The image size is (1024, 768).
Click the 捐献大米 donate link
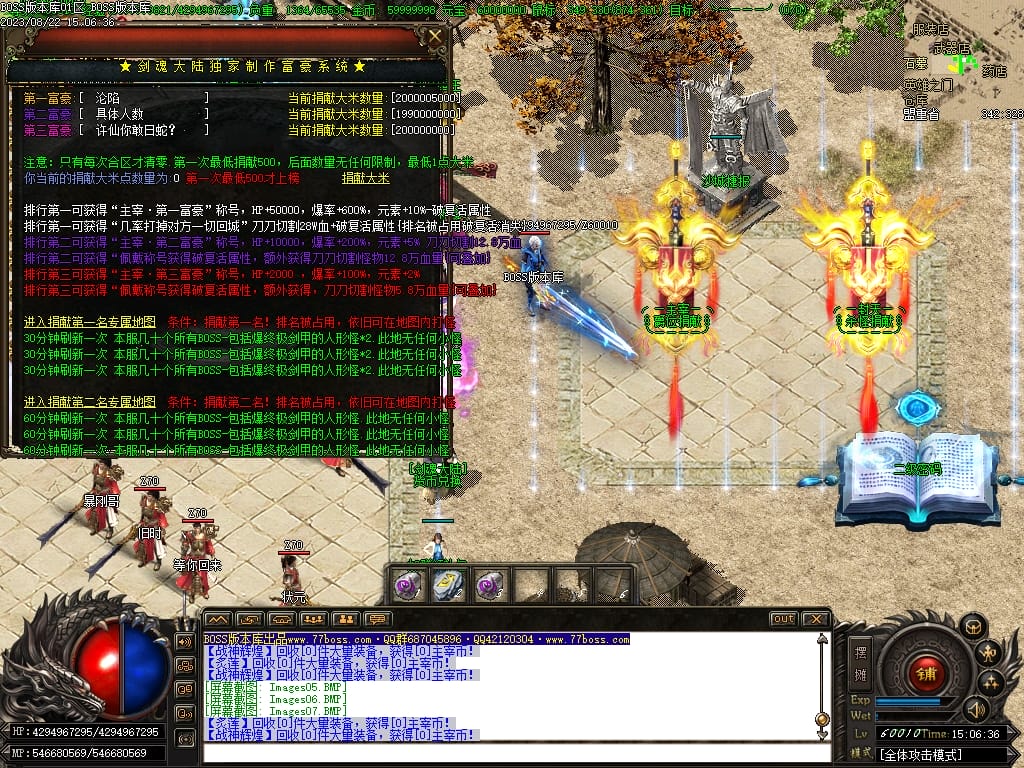click(x=366, y=178)
